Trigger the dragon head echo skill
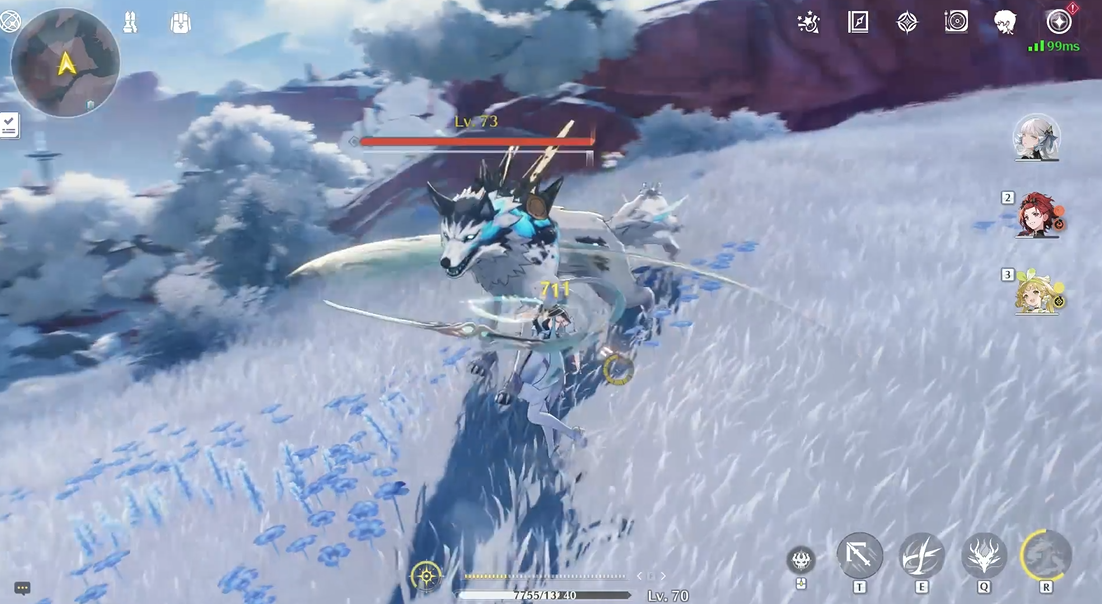1102x604 pixels. 984,556
